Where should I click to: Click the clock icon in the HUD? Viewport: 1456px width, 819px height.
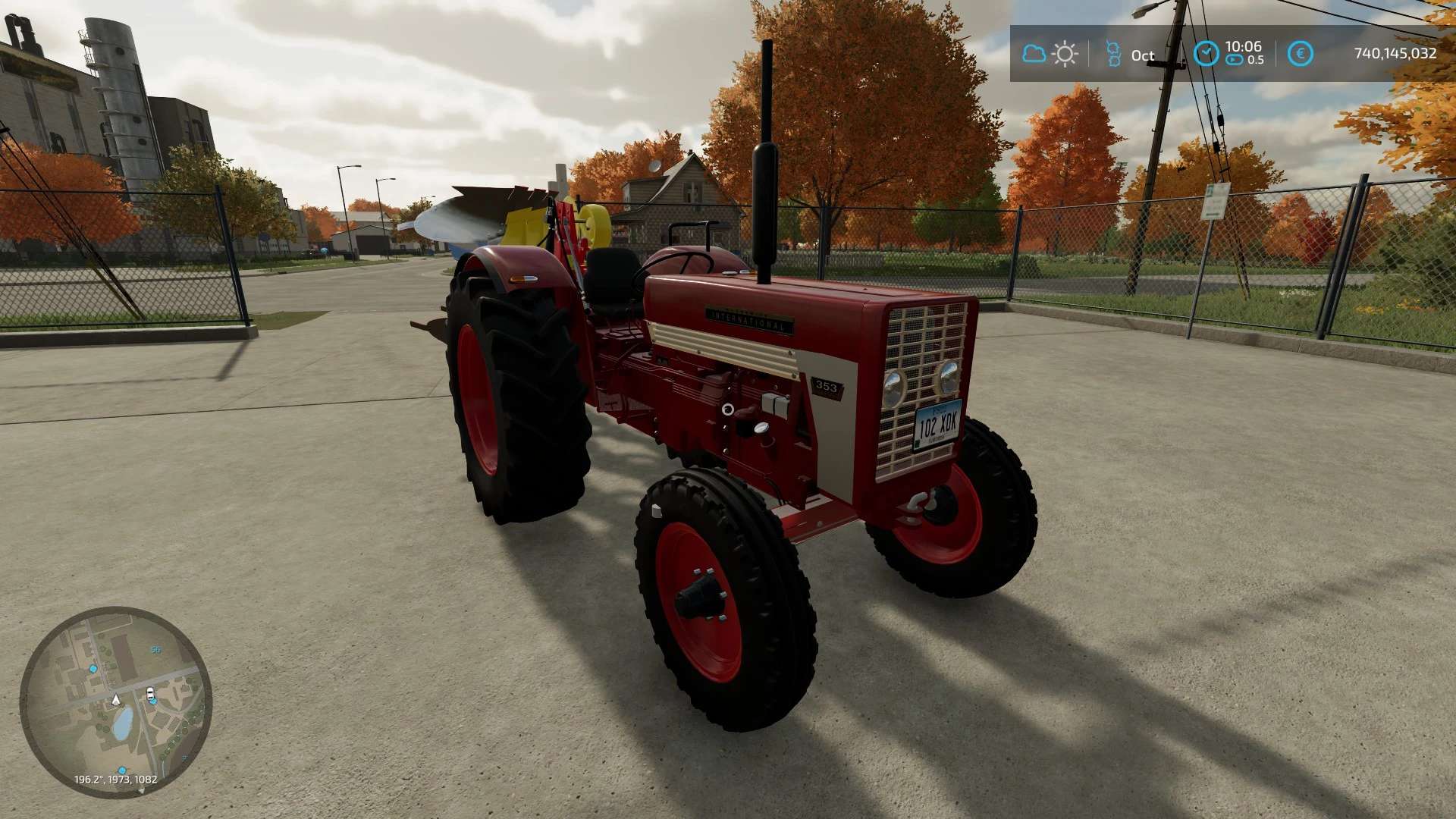(x=1206, y=54)
